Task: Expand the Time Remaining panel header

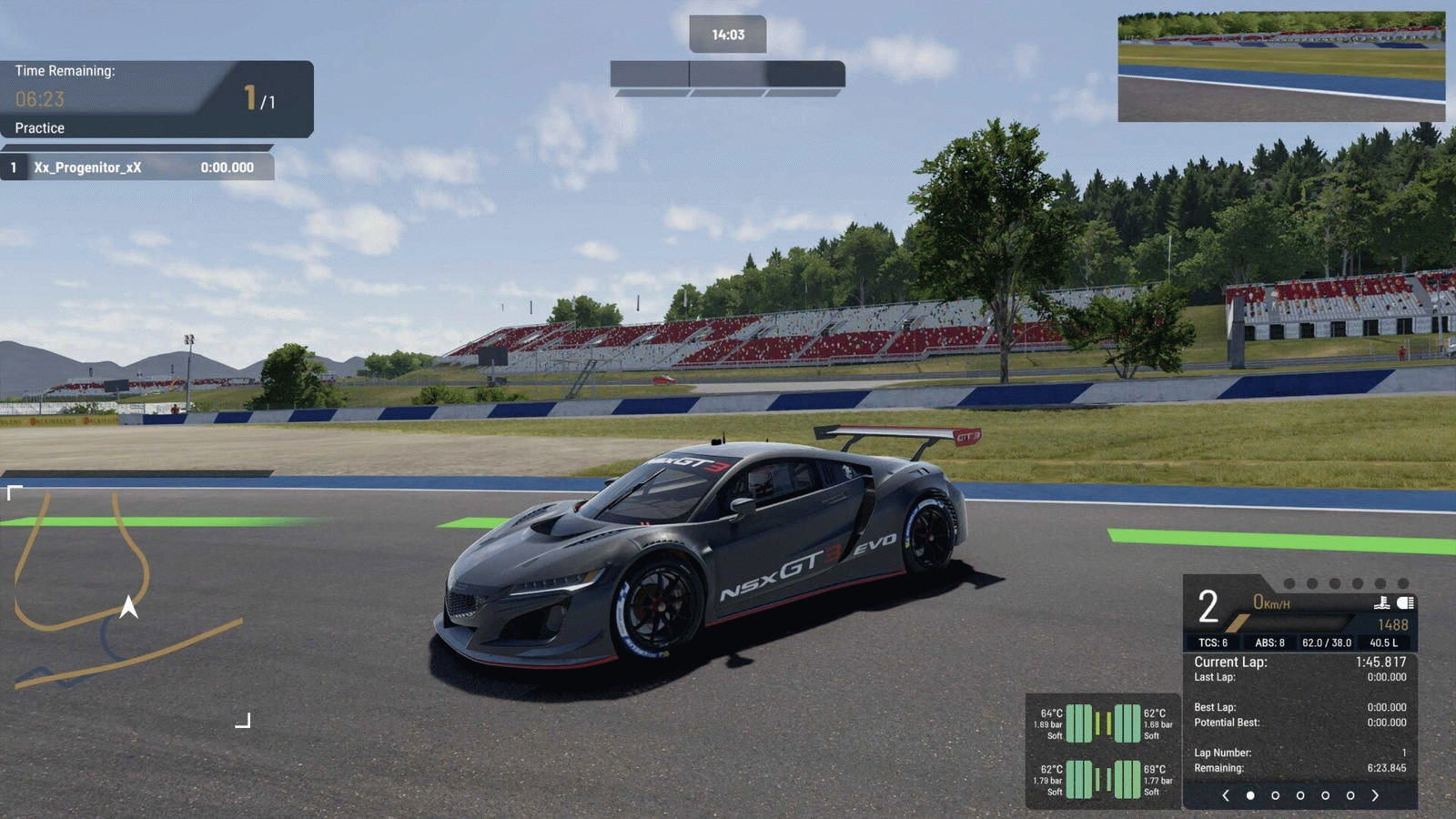Action: pos(66,70)
